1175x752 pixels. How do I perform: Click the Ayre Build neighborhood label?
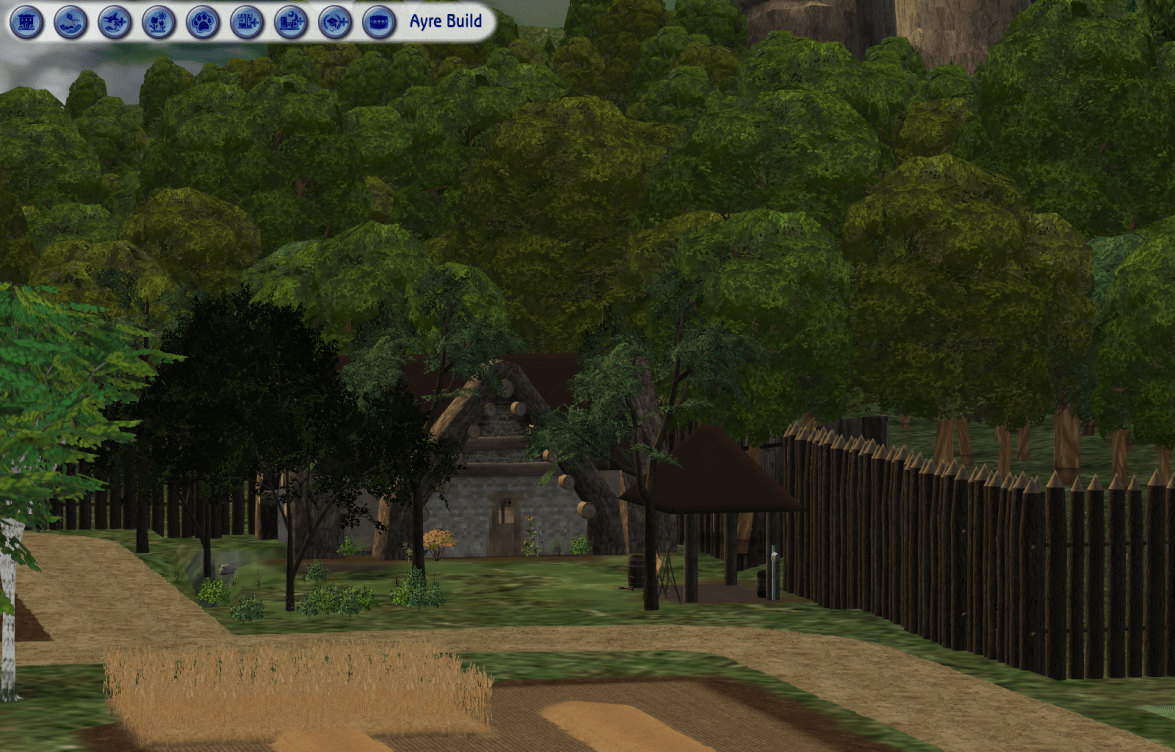point(445,21)
